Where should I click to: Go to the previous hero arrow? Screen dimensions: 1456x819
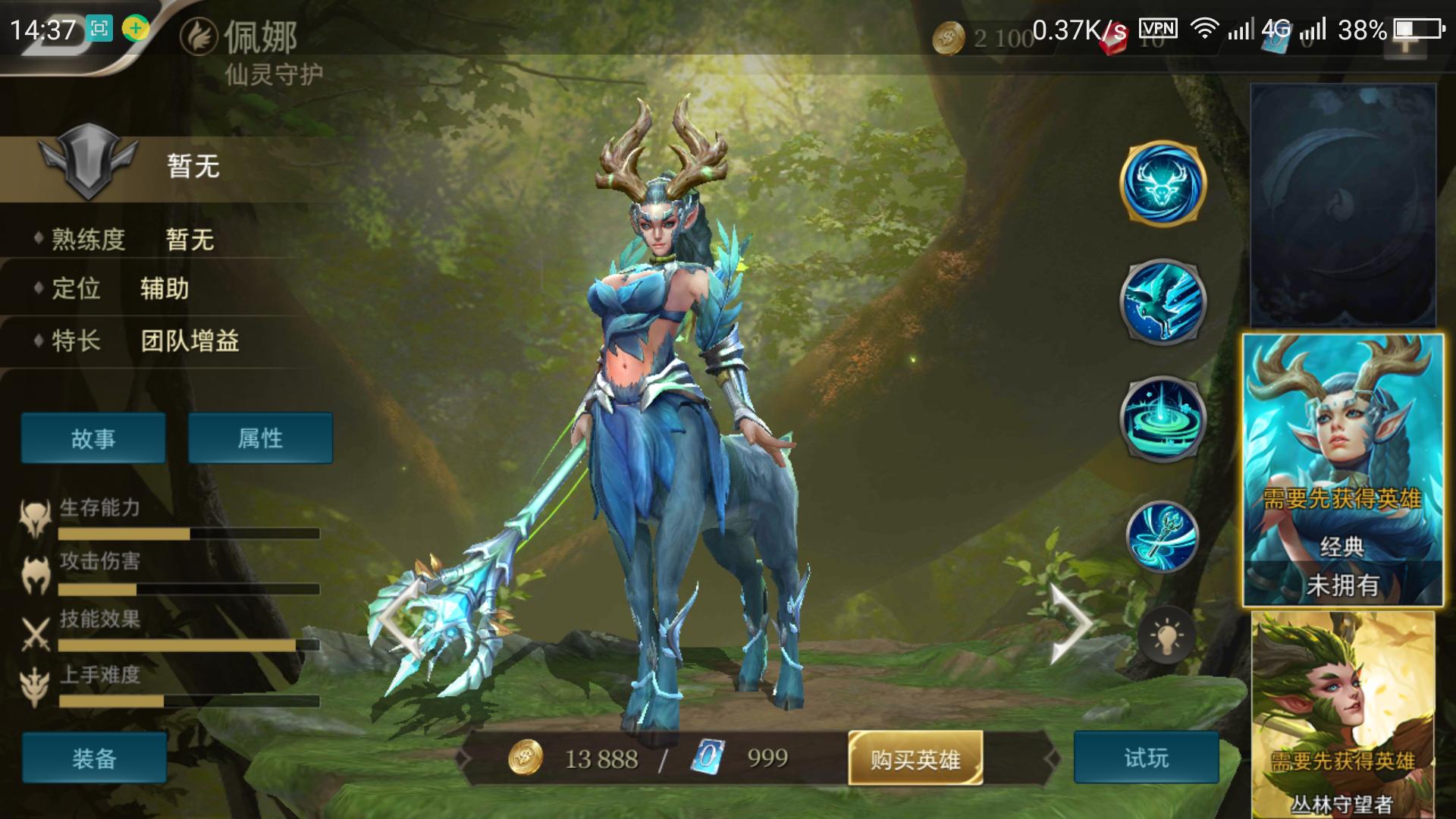pyautogui.click(x=400, y=621)
